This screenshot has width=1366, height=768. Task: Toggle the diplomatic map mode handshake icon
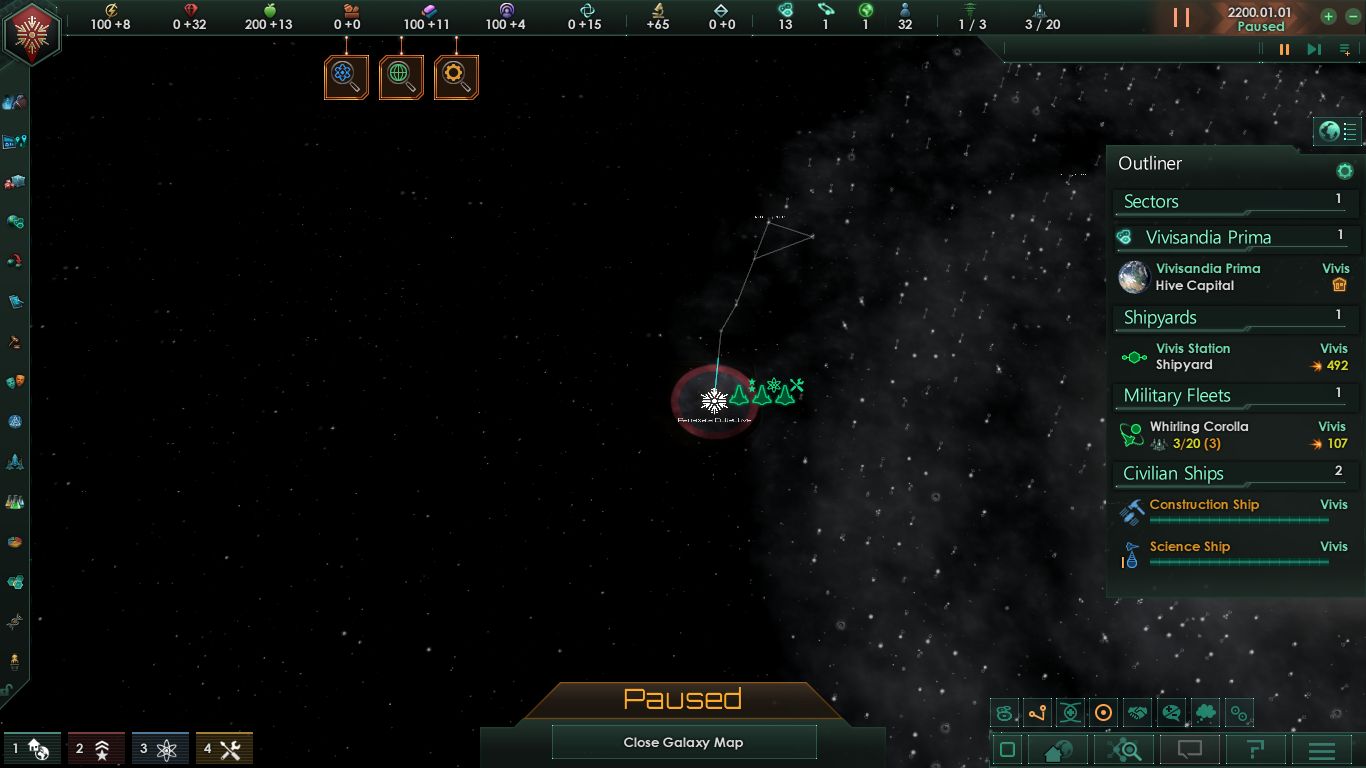[1137, 712]
